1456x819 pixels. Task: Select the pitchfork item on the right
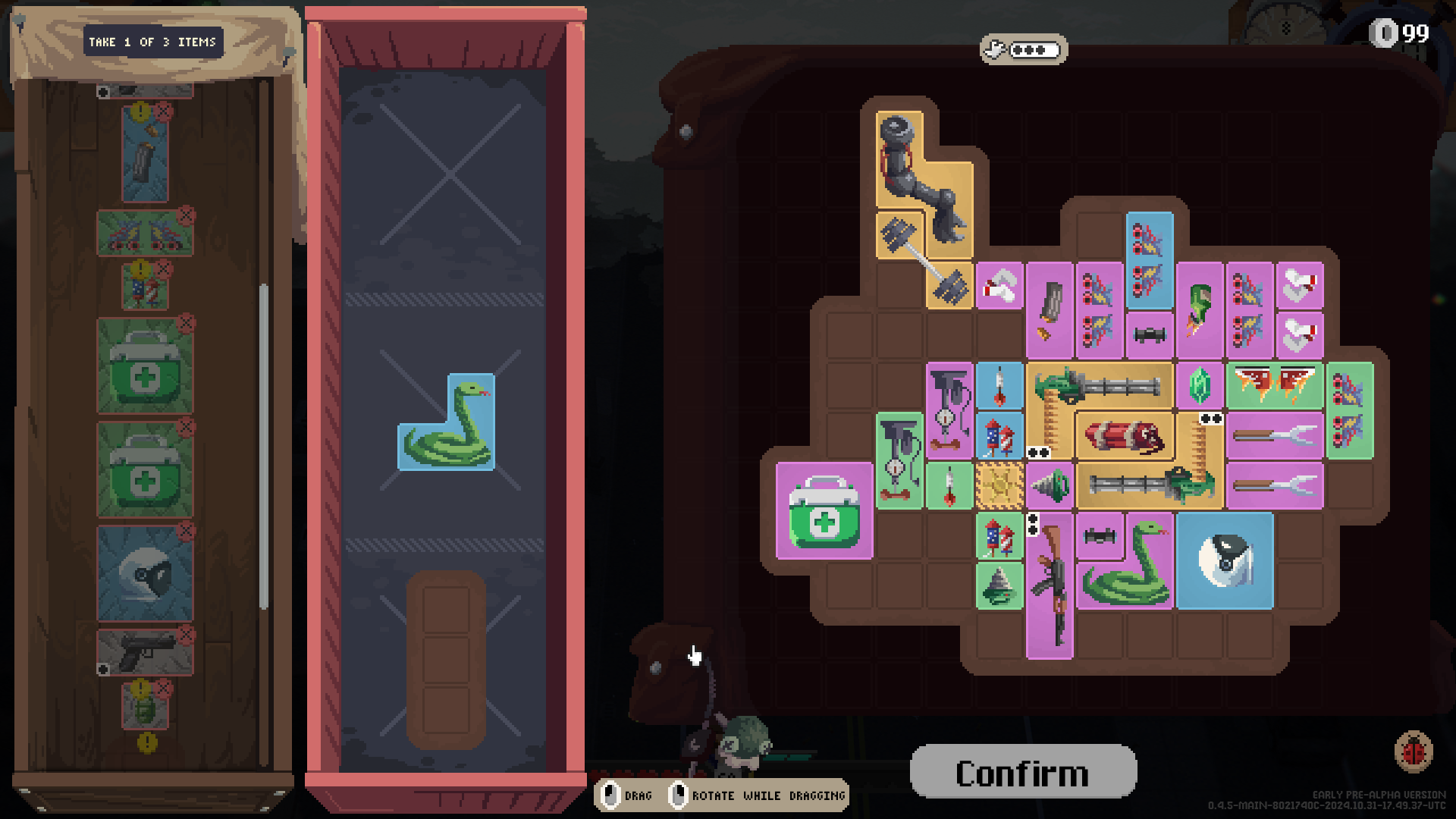tap(1276, 436)
